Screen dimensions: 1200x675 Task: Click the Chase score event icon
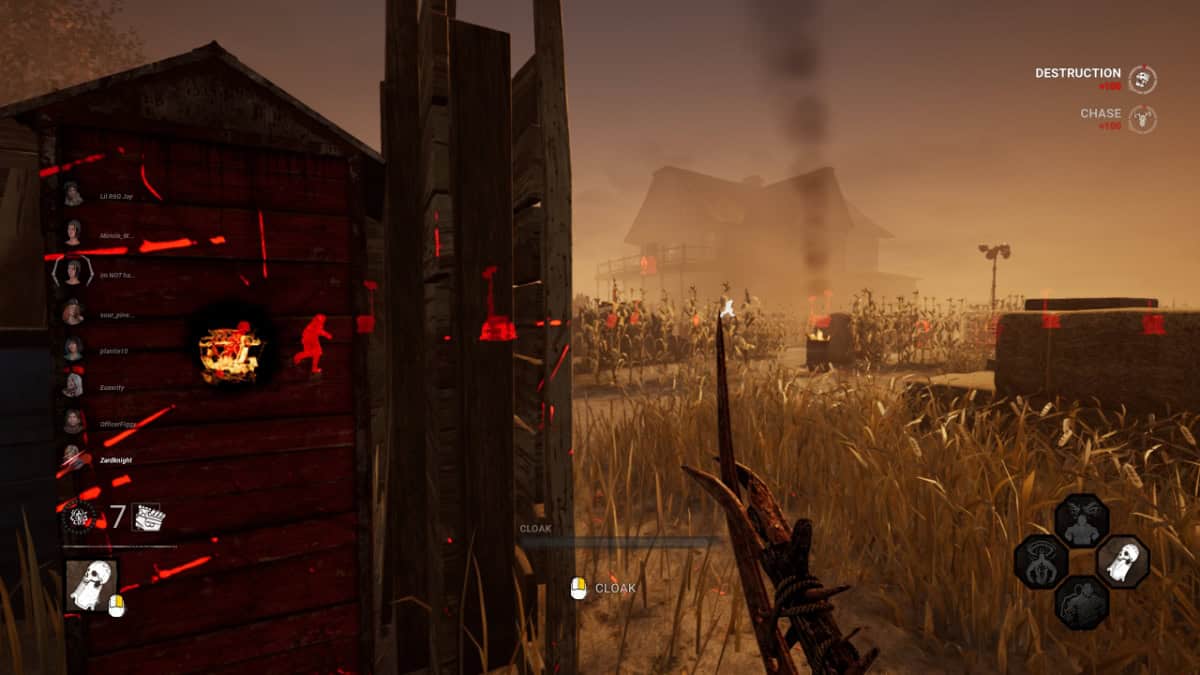(x=1142, y=120)
